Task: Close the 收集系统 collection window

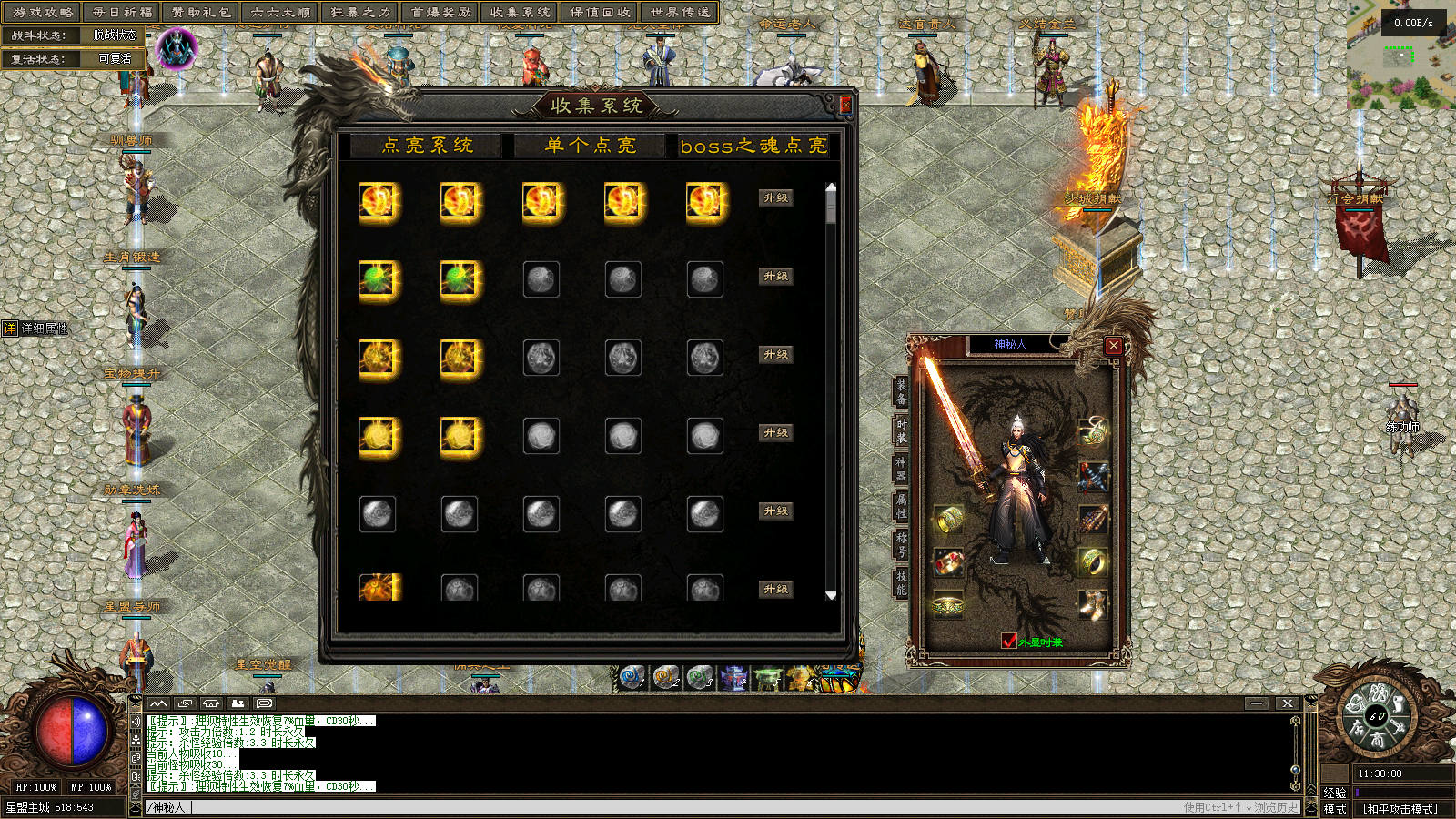Action: tap(845, 106)
